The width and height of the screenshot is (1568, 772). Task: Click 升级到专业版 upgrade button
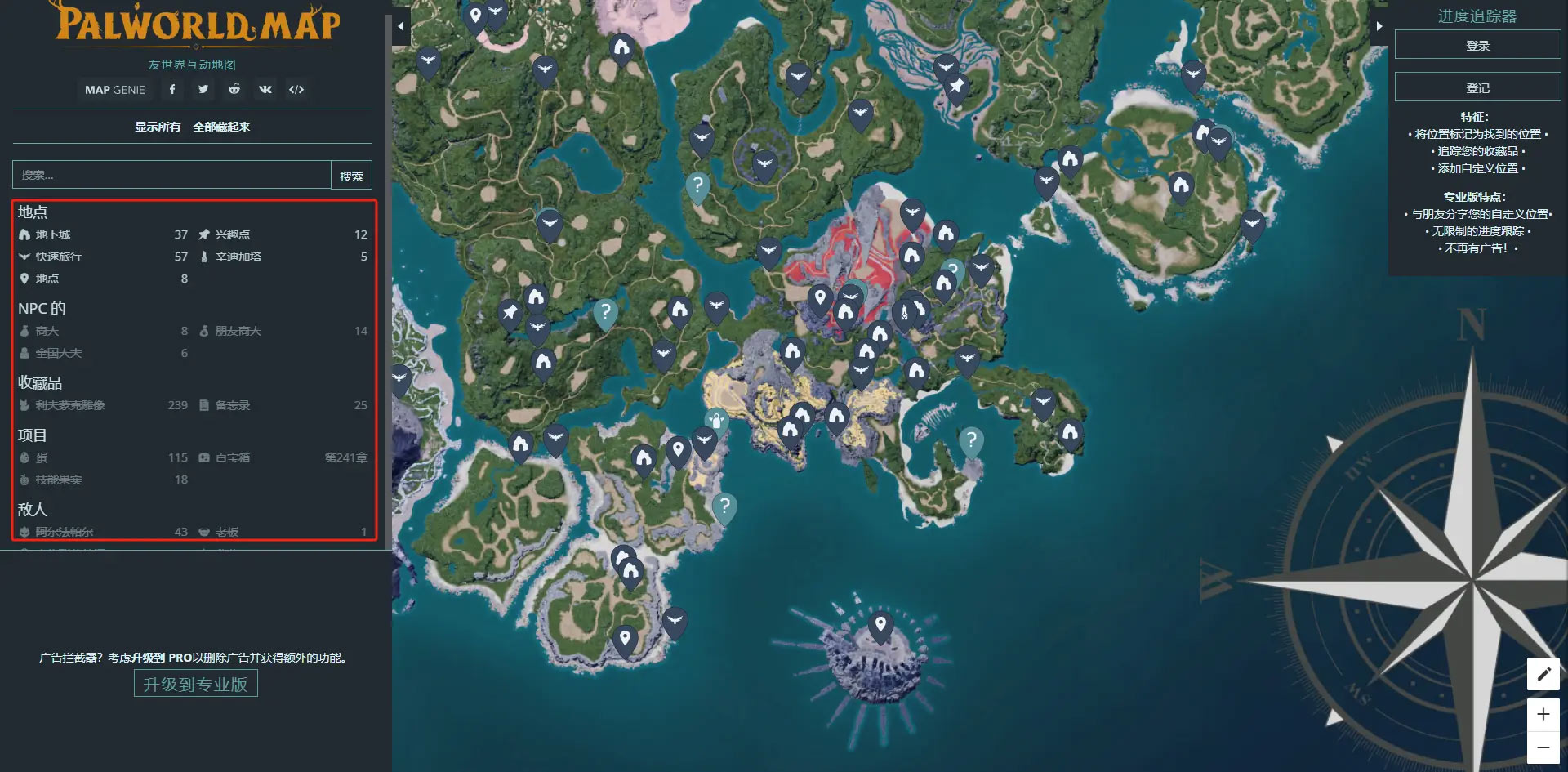[195, 684]
